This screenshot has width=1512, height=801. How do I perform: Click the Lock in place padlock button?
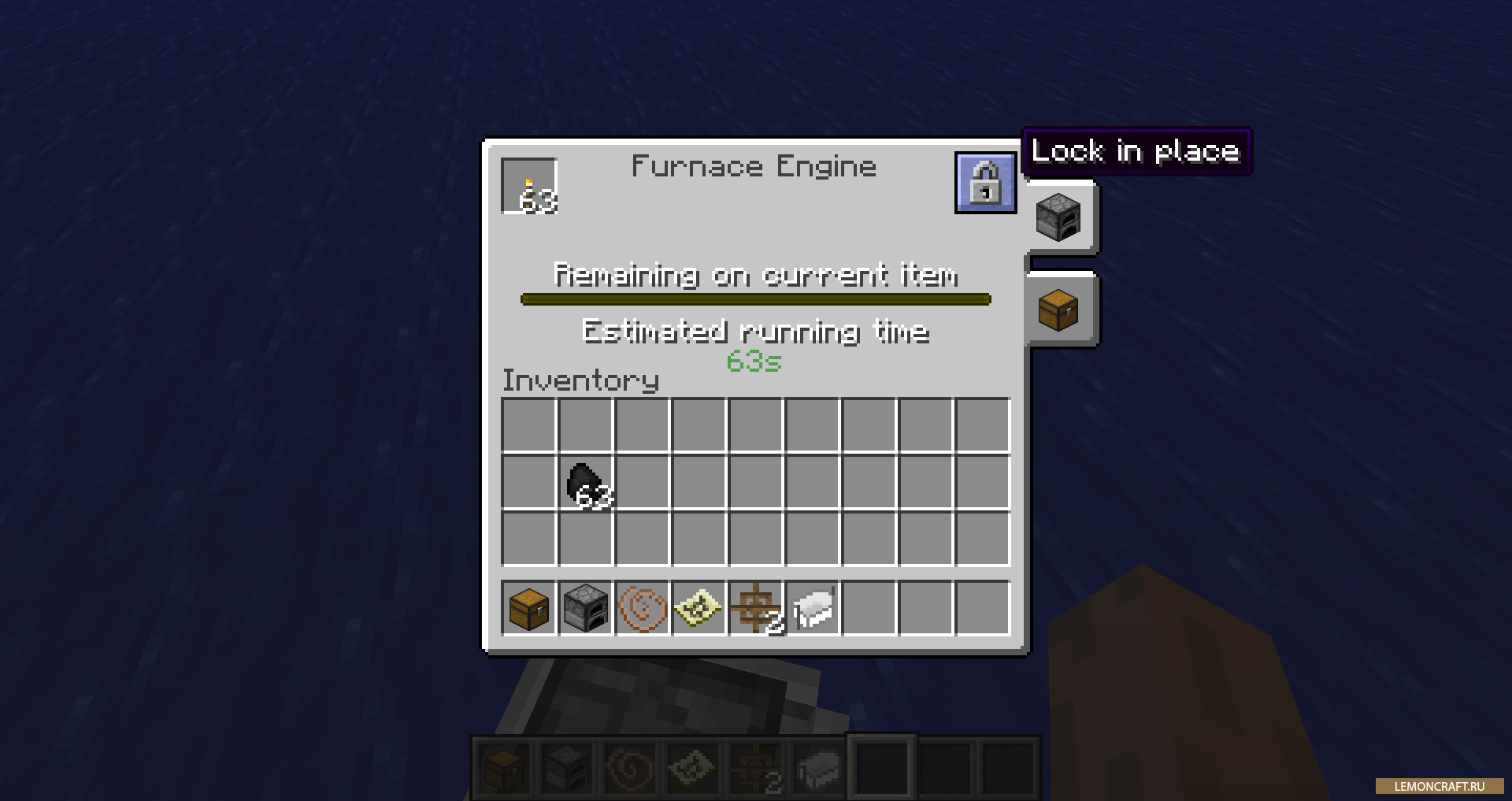pyautogui.click(x=984, y=183)
